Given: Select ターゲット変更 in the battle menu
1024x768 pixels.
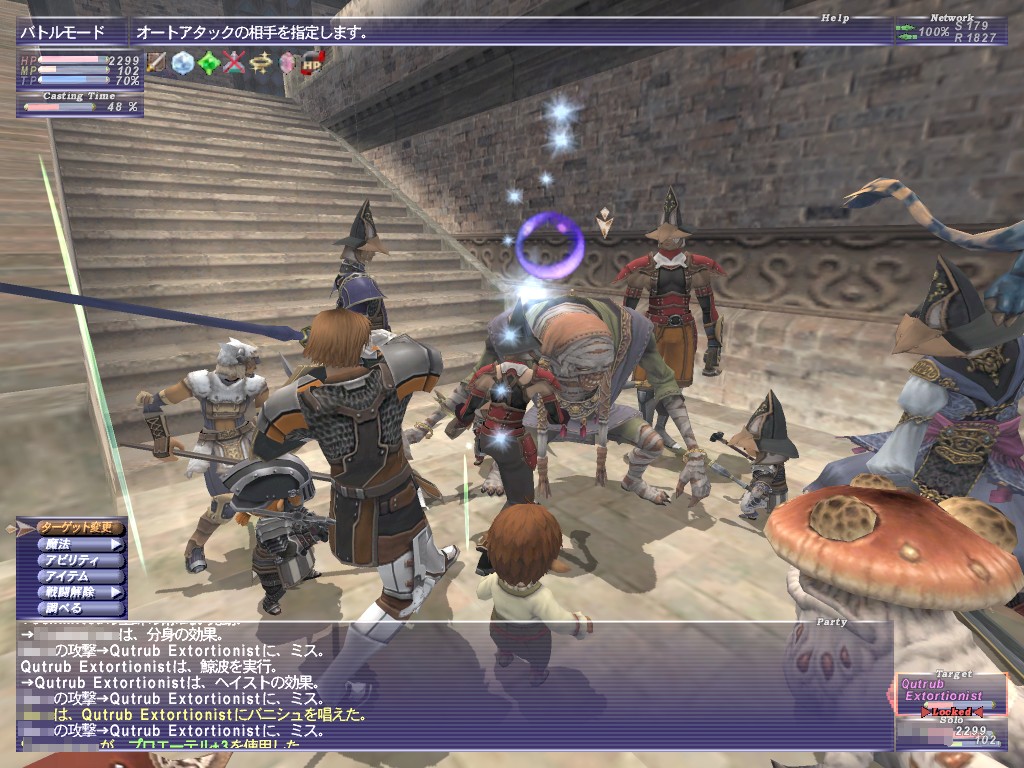Looking at the screenshot, I should (x=80, y=527).
